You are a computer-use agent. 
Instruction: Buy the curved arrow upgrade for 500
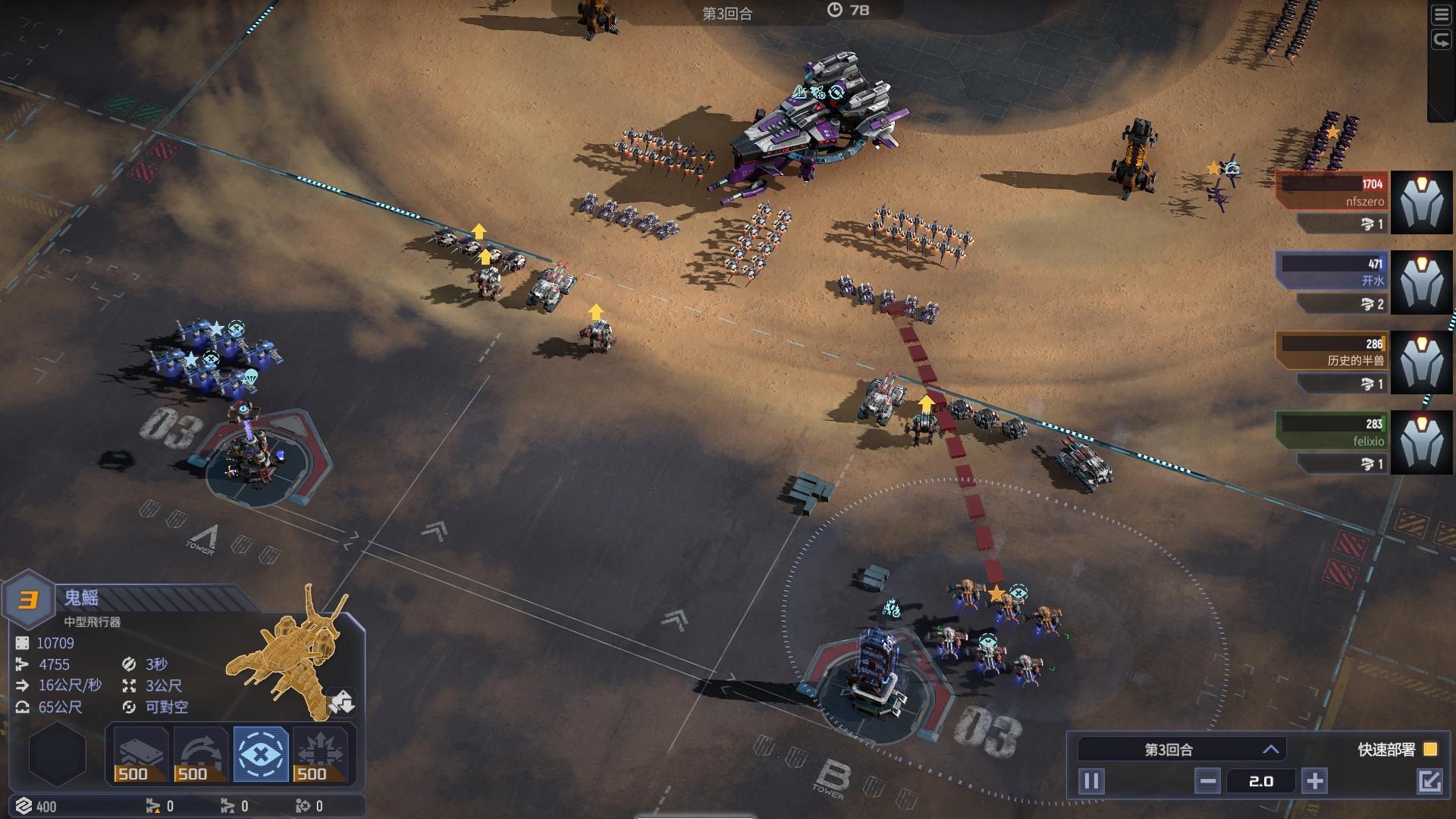point(200,754)
